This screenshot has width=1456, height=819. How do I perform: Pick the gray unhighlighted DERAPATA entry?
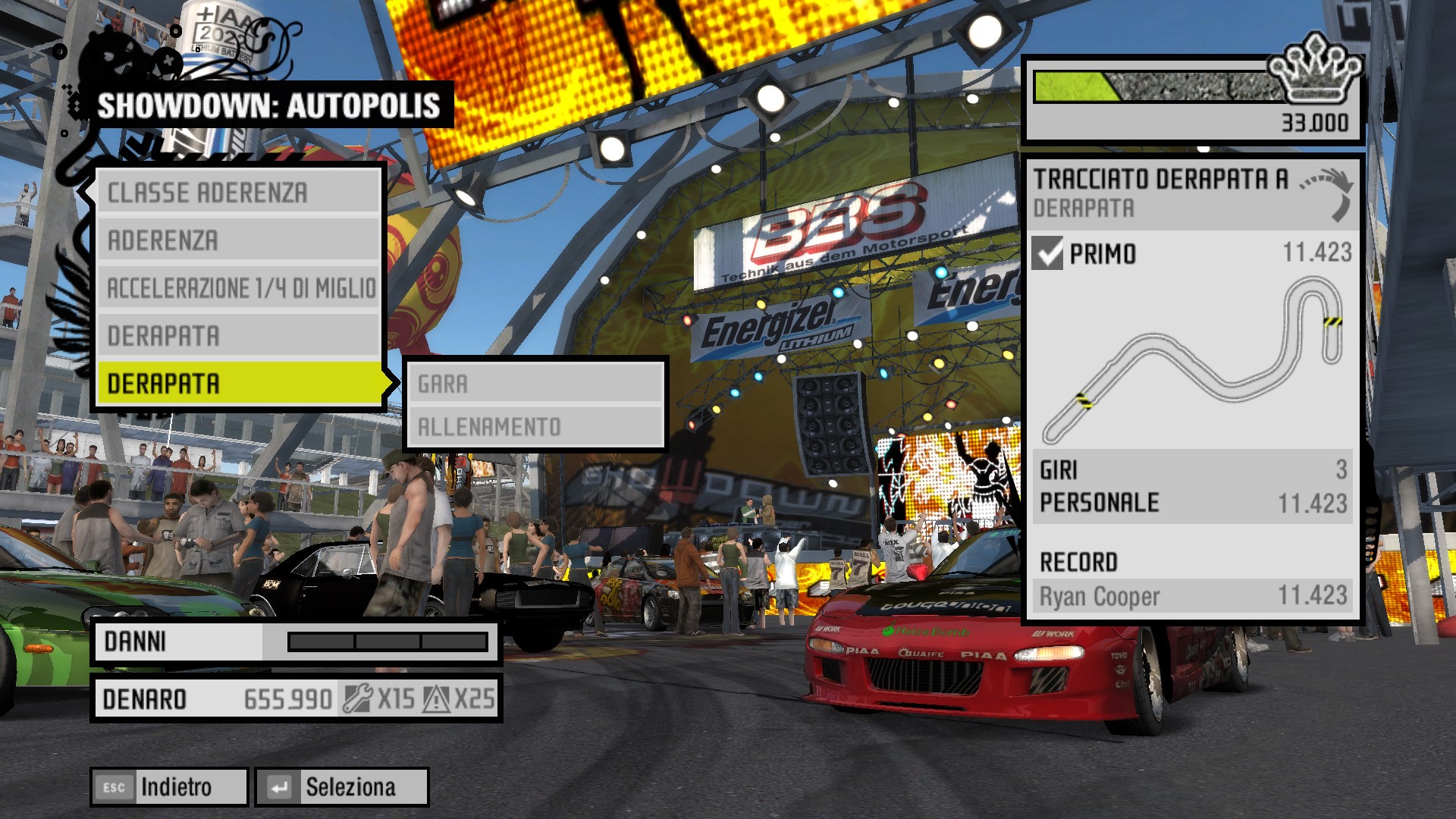(238, 336)
